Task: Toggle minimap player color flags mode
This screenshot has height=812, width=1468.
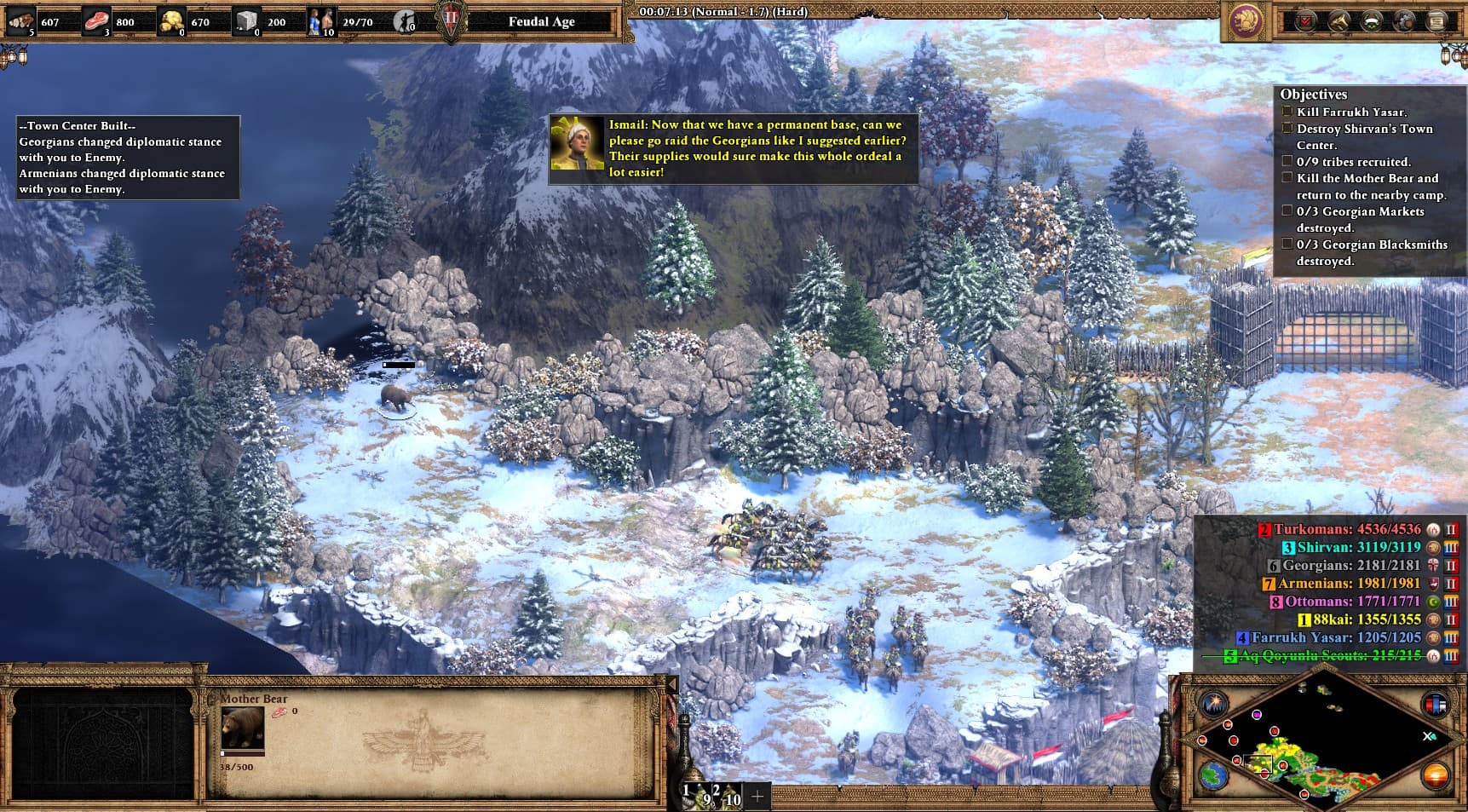Action: point(1435,705)
